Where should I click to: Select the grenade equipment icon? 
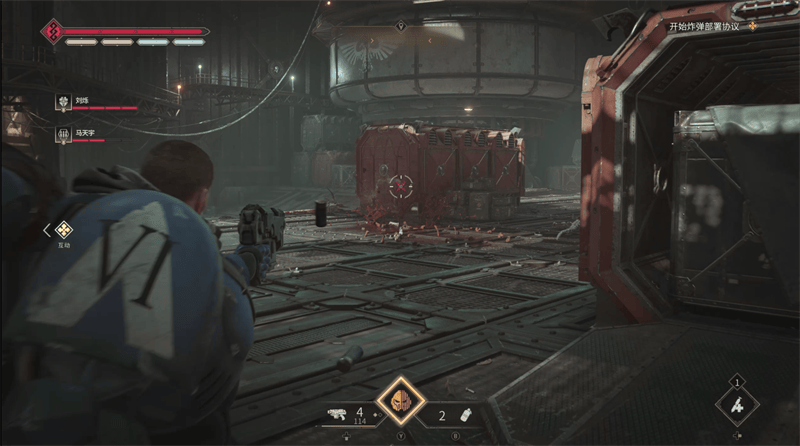[x=464, y=413]
